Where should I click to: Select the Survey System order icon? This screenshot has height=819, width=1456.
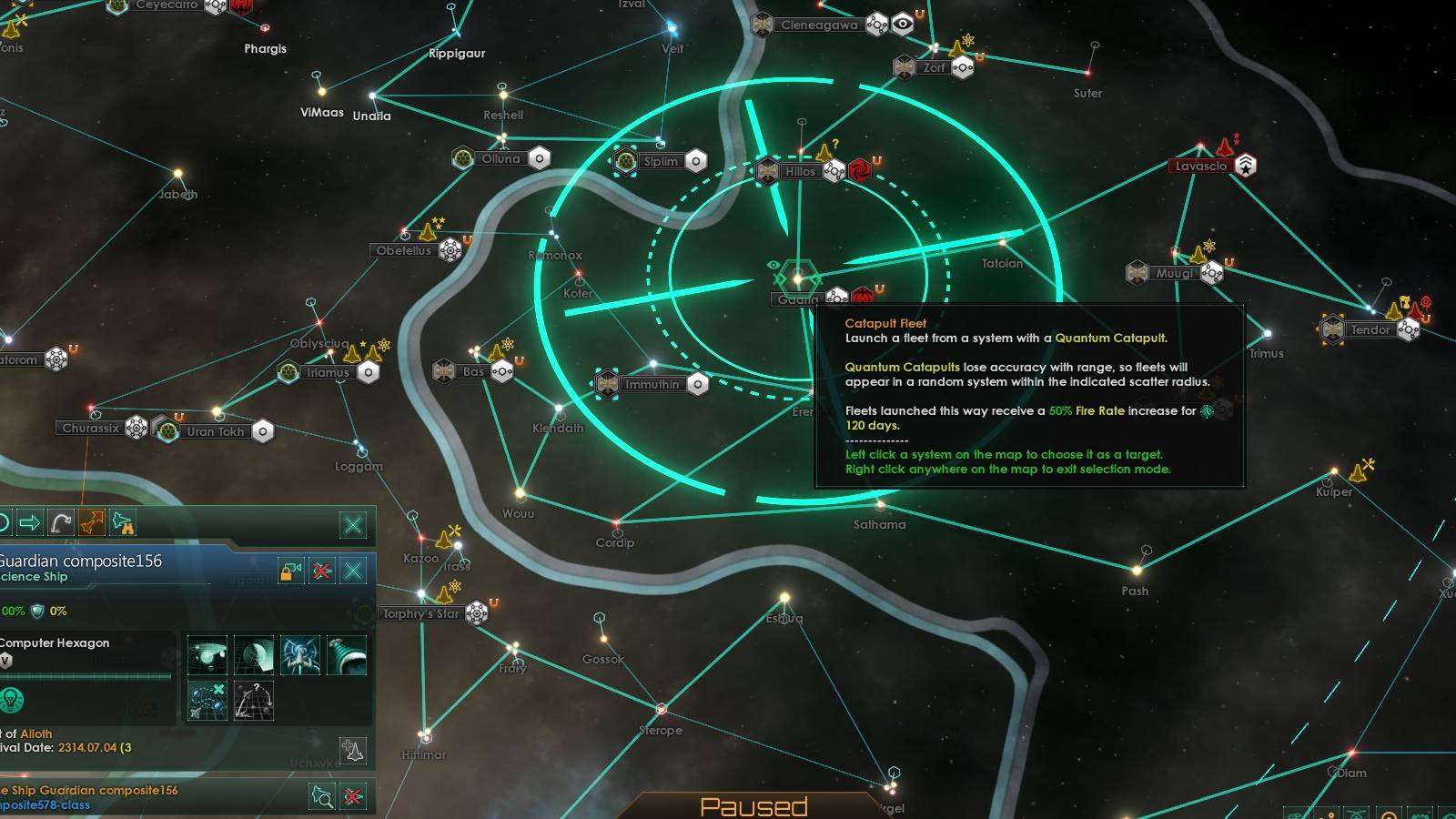point(207,654)
